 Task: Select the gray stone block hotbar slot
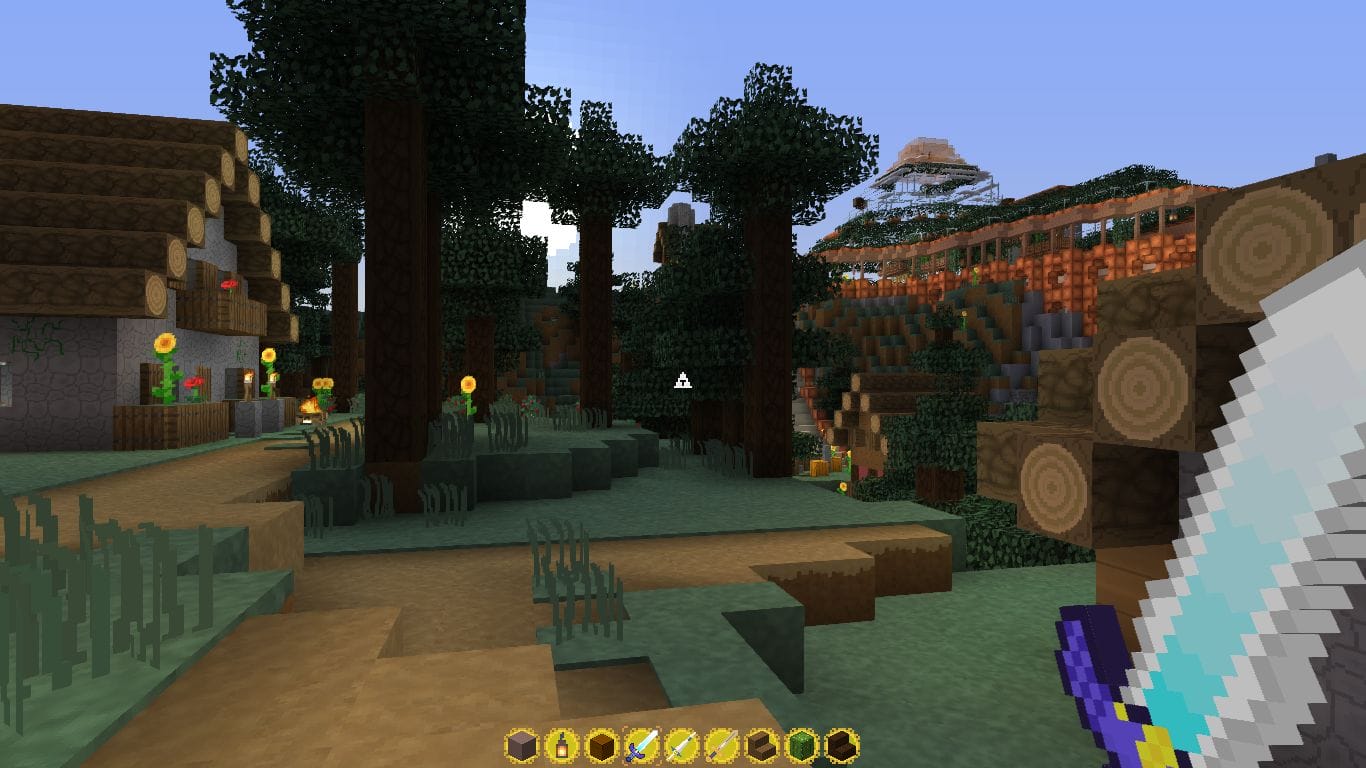coord(521,746)
